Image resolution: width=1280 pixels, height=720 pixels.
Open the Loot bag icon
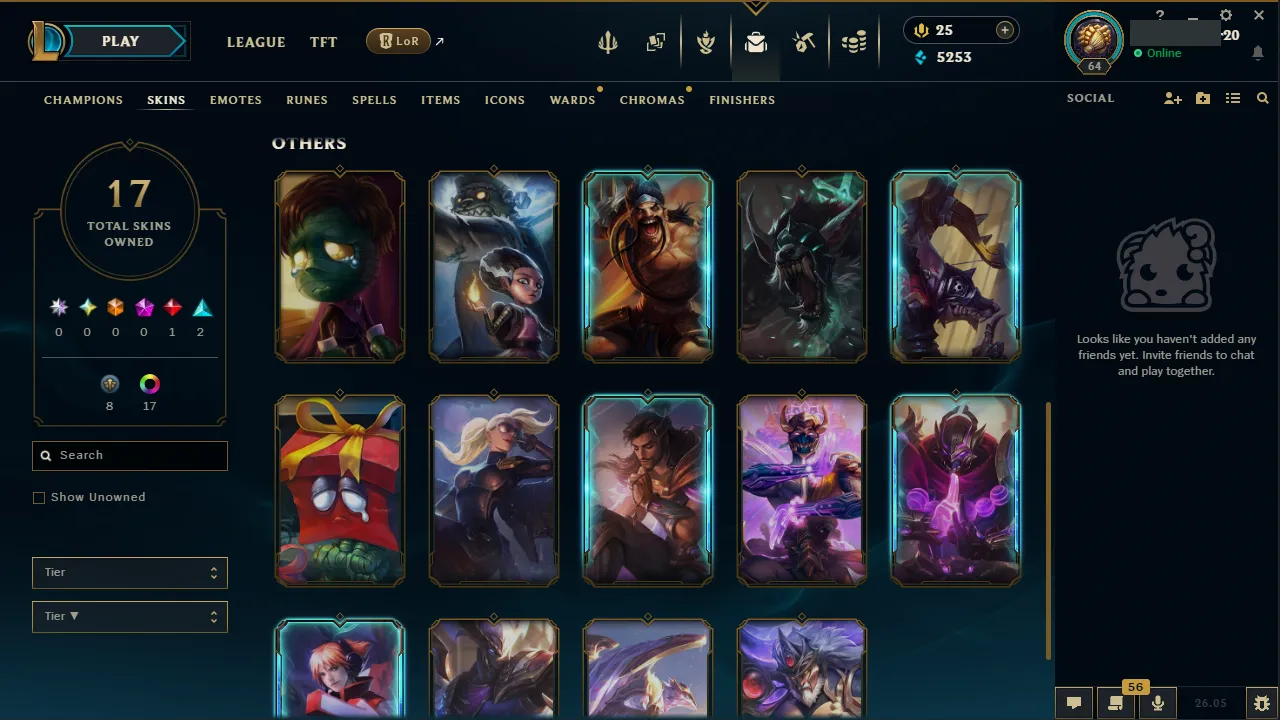756,41
